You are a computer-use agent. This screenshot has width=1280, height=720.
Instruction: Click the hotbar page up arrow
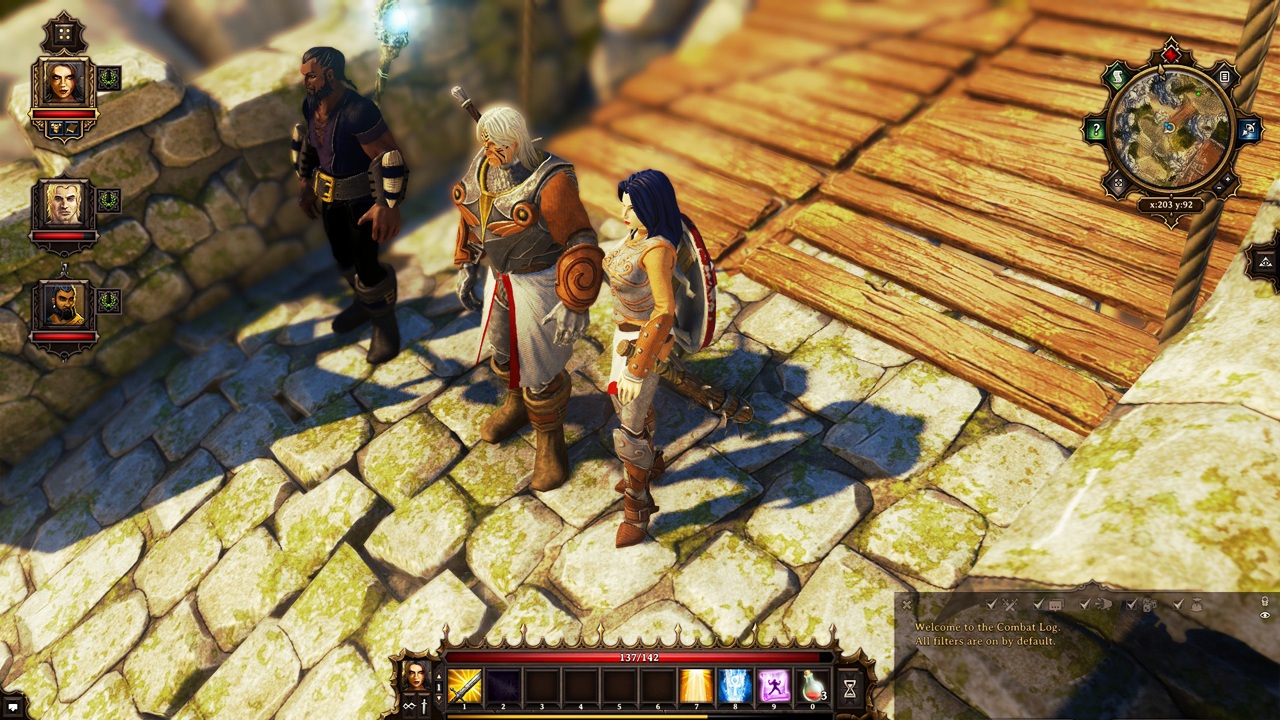438,676
